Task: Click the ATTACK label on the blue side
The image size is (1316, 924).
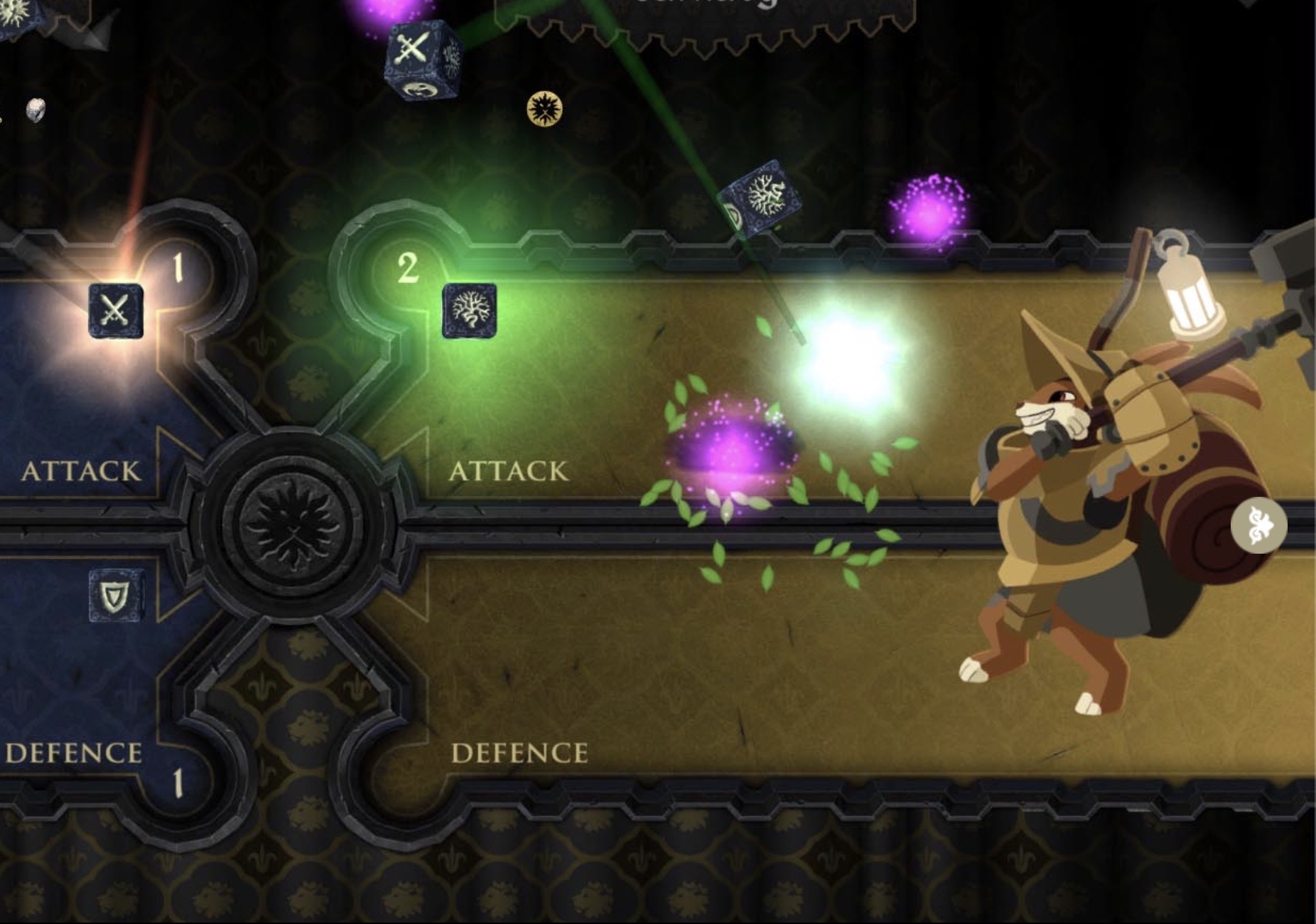Action: [82, 469]
